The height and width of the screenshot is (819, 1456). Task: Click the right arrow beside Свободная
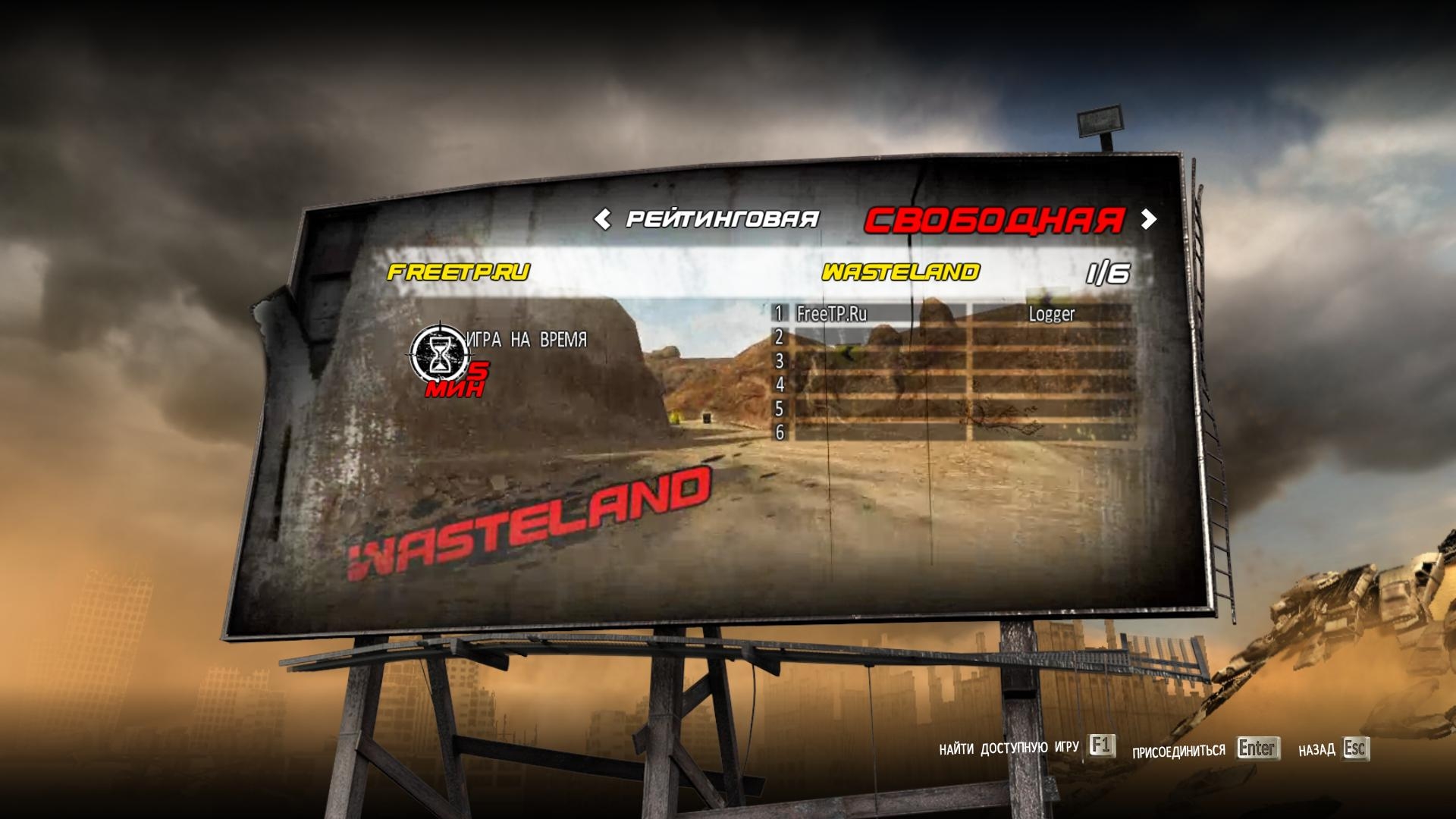pyautogui.click(x=1149, y=220)
